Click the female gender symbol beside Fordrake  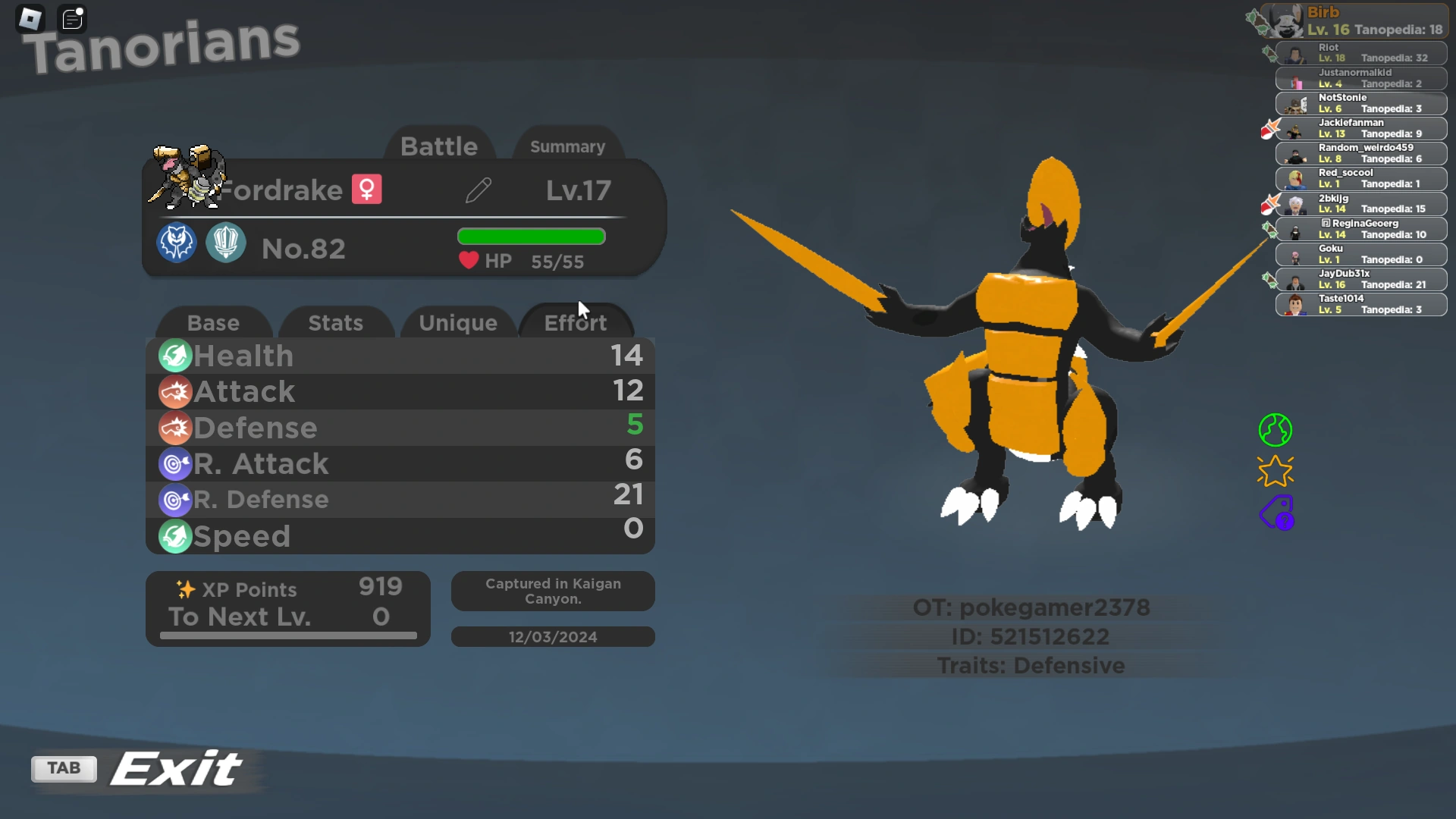point(367,189)
